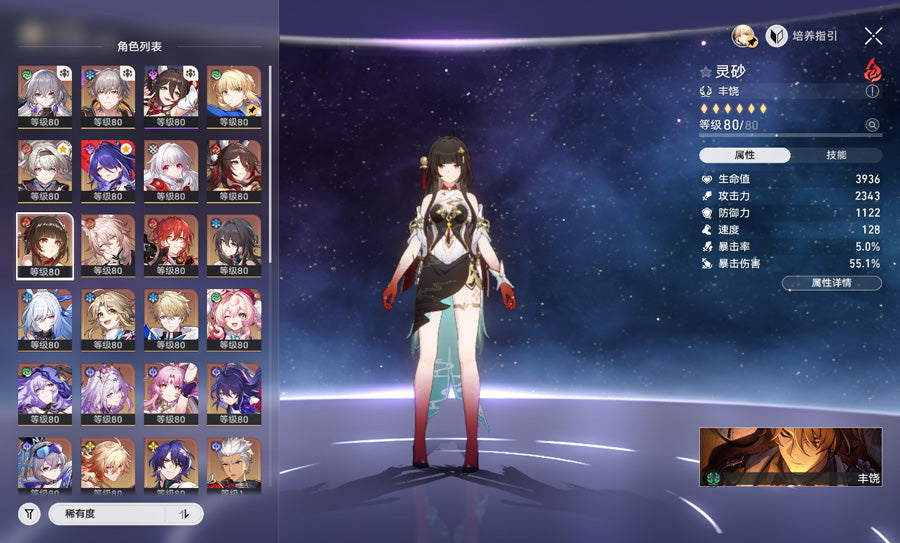
Task: Toggle the sort order arrows
Action: pyautogui.click(x=184, y=514)
